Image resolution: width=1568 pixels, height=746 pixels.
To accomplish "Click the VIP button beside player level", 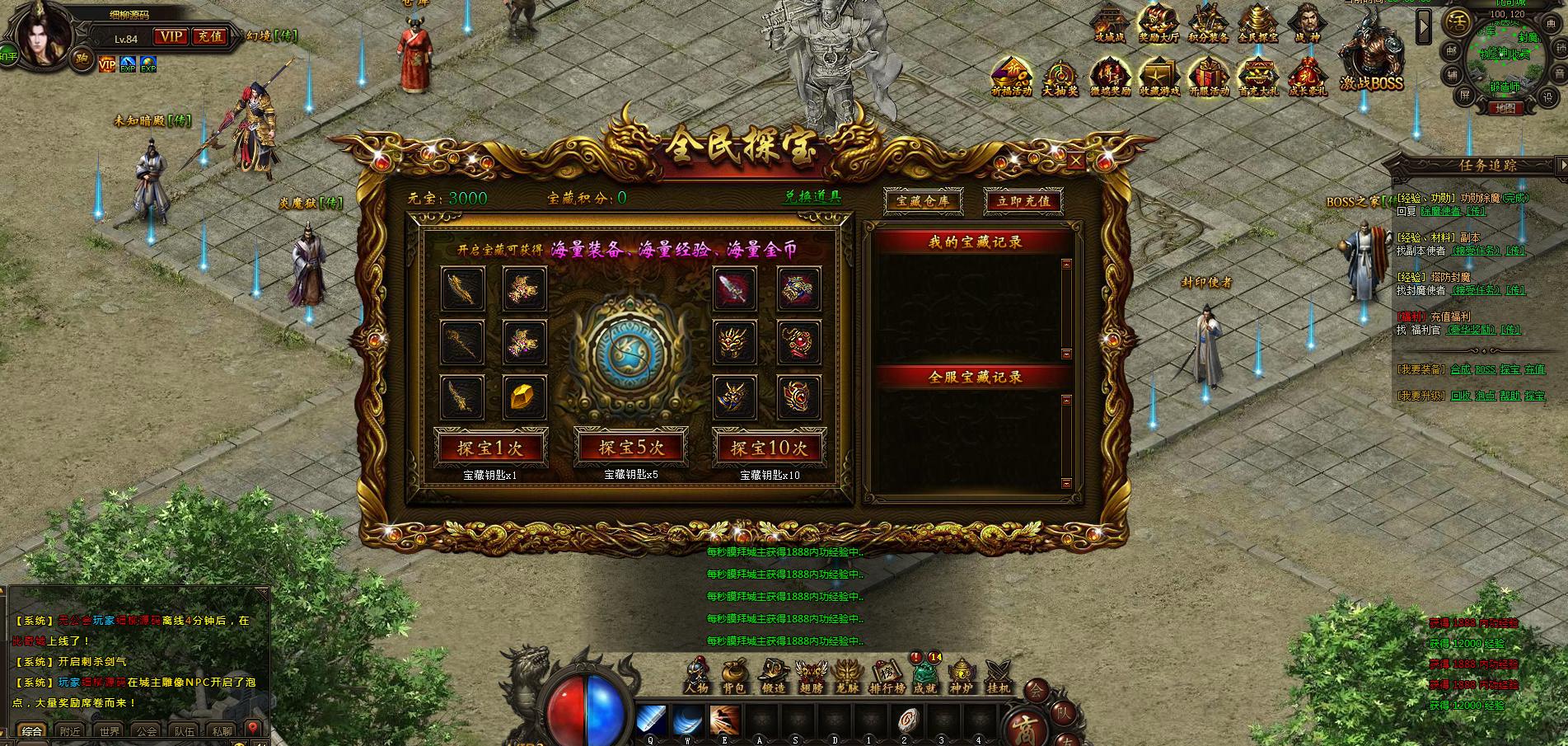I will 171,36.
